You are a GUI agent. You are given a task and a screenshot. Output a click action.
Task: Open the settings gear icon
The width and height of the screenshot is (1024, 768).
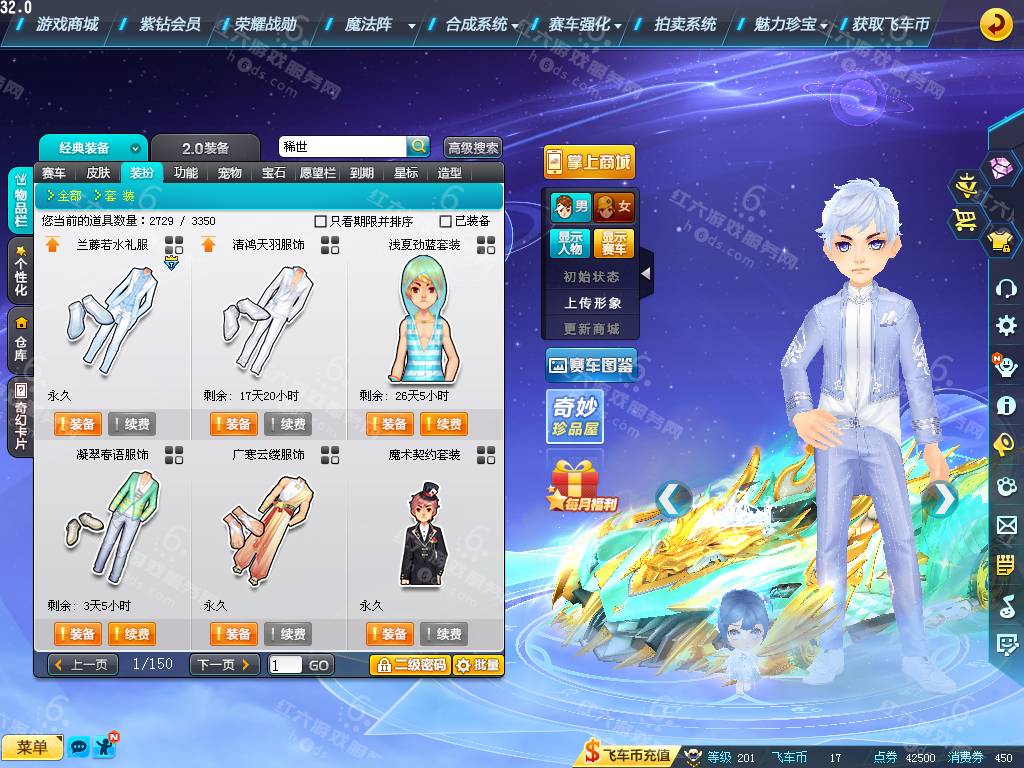pyautogui.click(x=1006, y=326)
